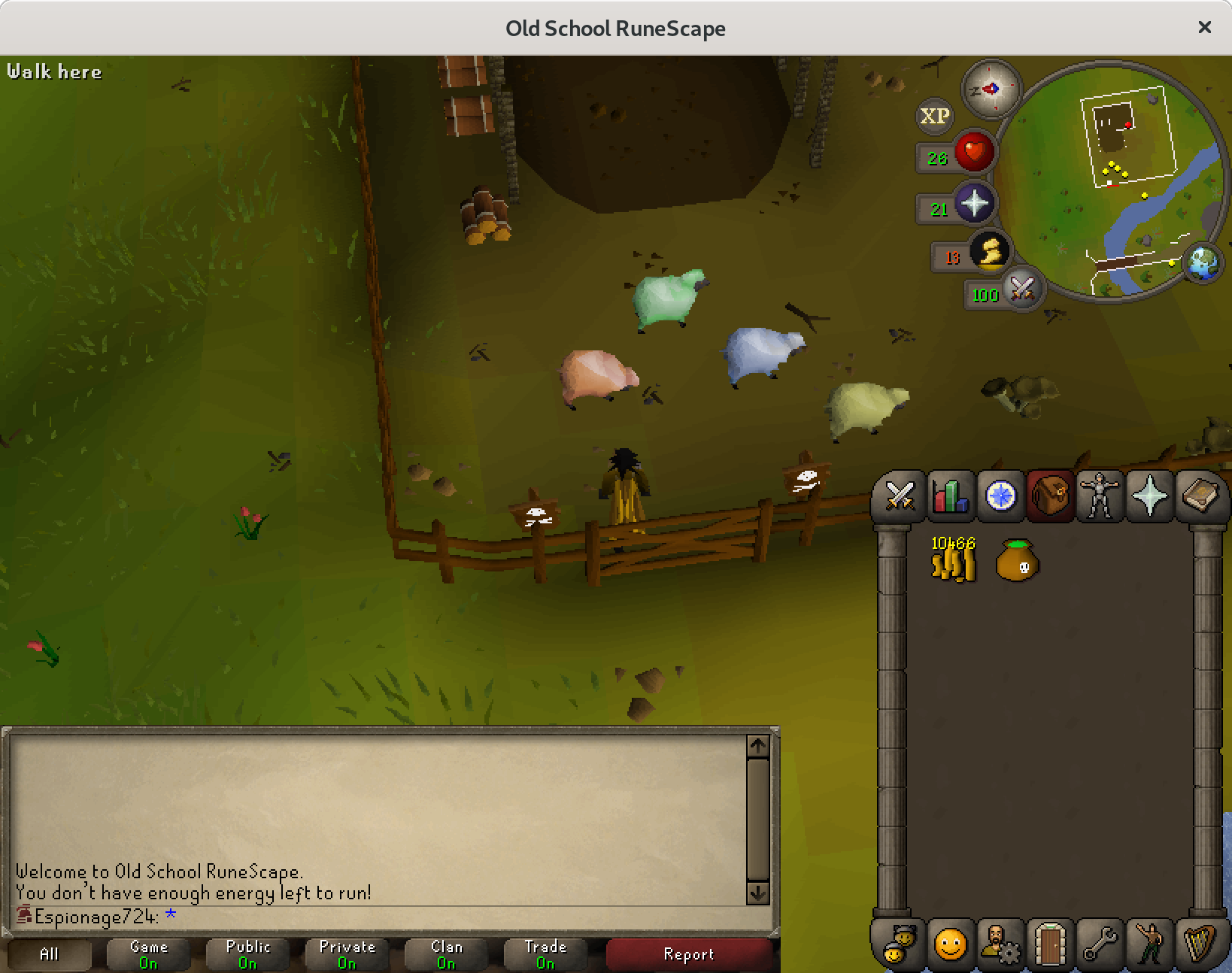Open the world map globe
Image resolution: width=1232 pixels, height=973 pixels.
[x=1203, y=264]
